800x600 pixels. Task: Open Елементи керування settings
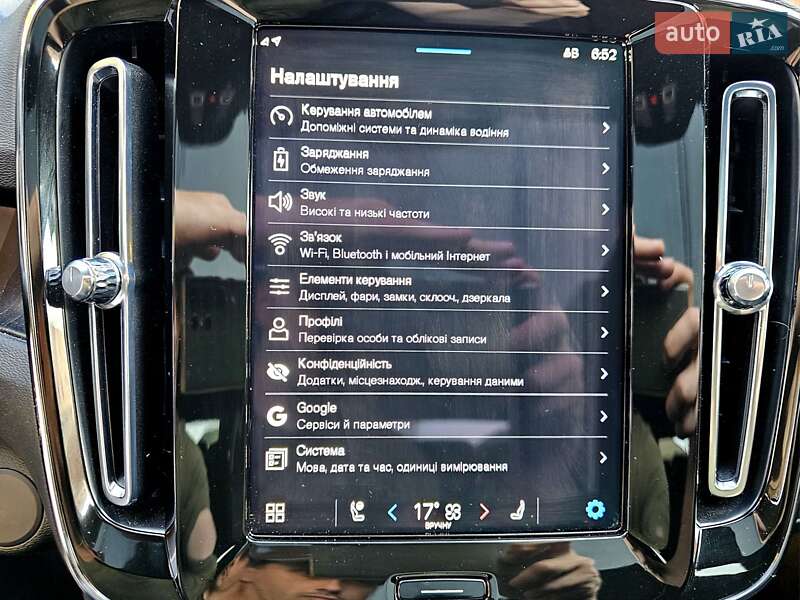[438, 289]
